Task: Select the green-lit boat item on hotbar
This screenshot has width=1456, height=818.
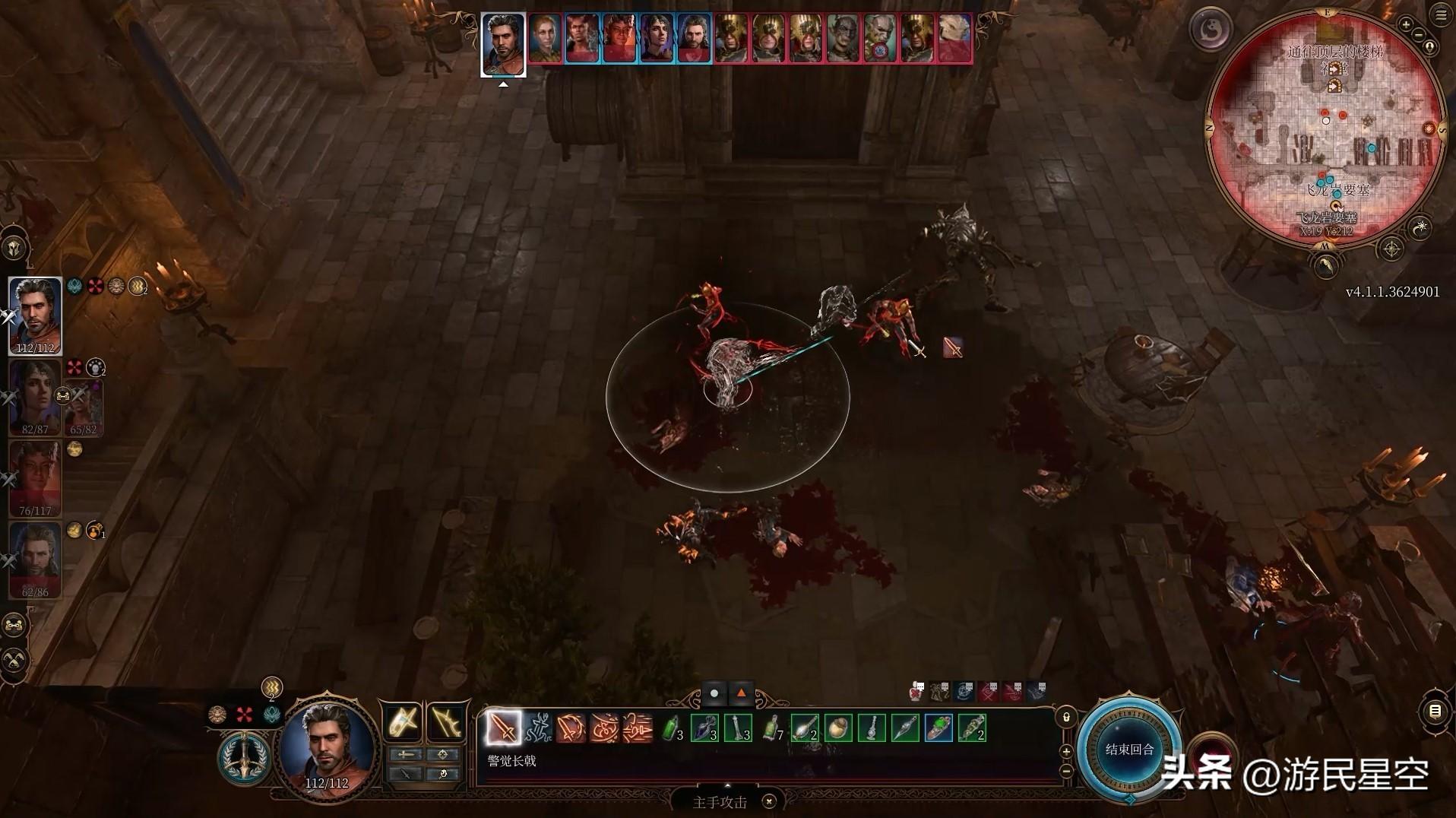Action: click(x=939, y=728)
